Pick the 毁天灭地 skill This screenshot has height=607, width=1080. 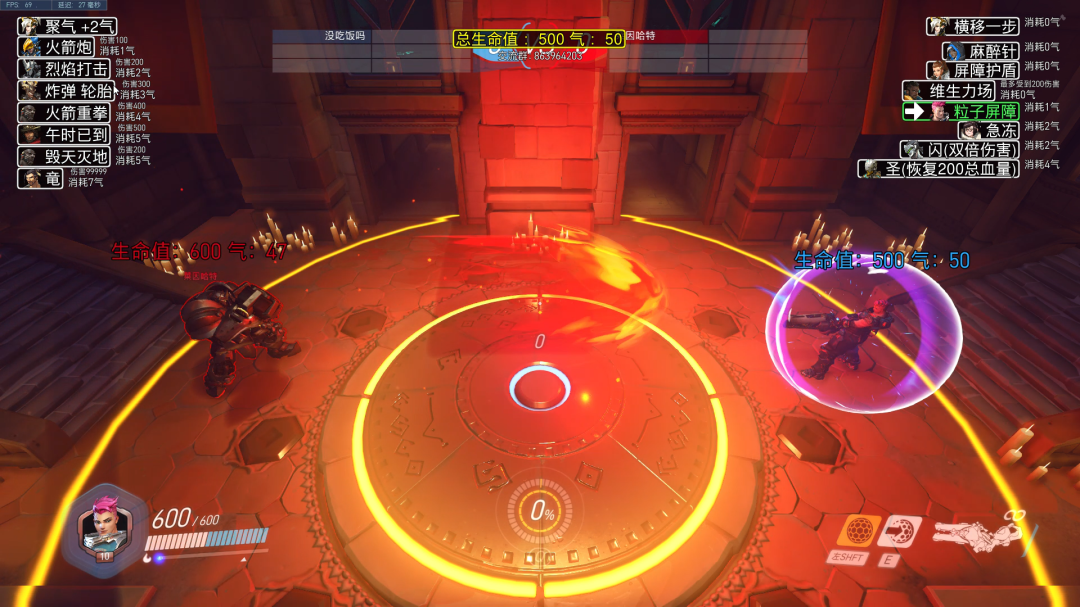pyautogui.click(x=66, y=156)
